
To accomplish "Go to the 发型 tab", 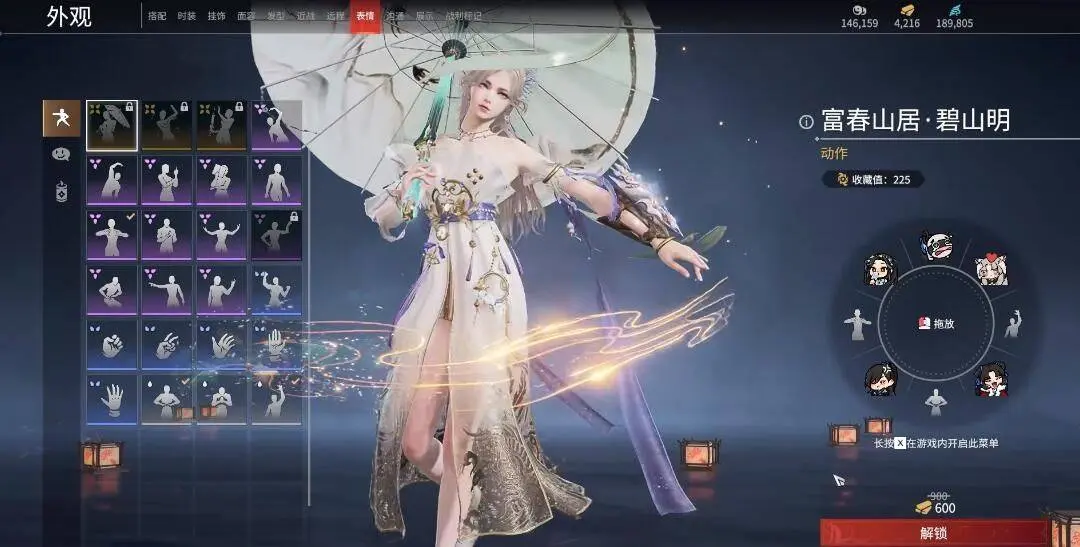I will pos(274,16).
